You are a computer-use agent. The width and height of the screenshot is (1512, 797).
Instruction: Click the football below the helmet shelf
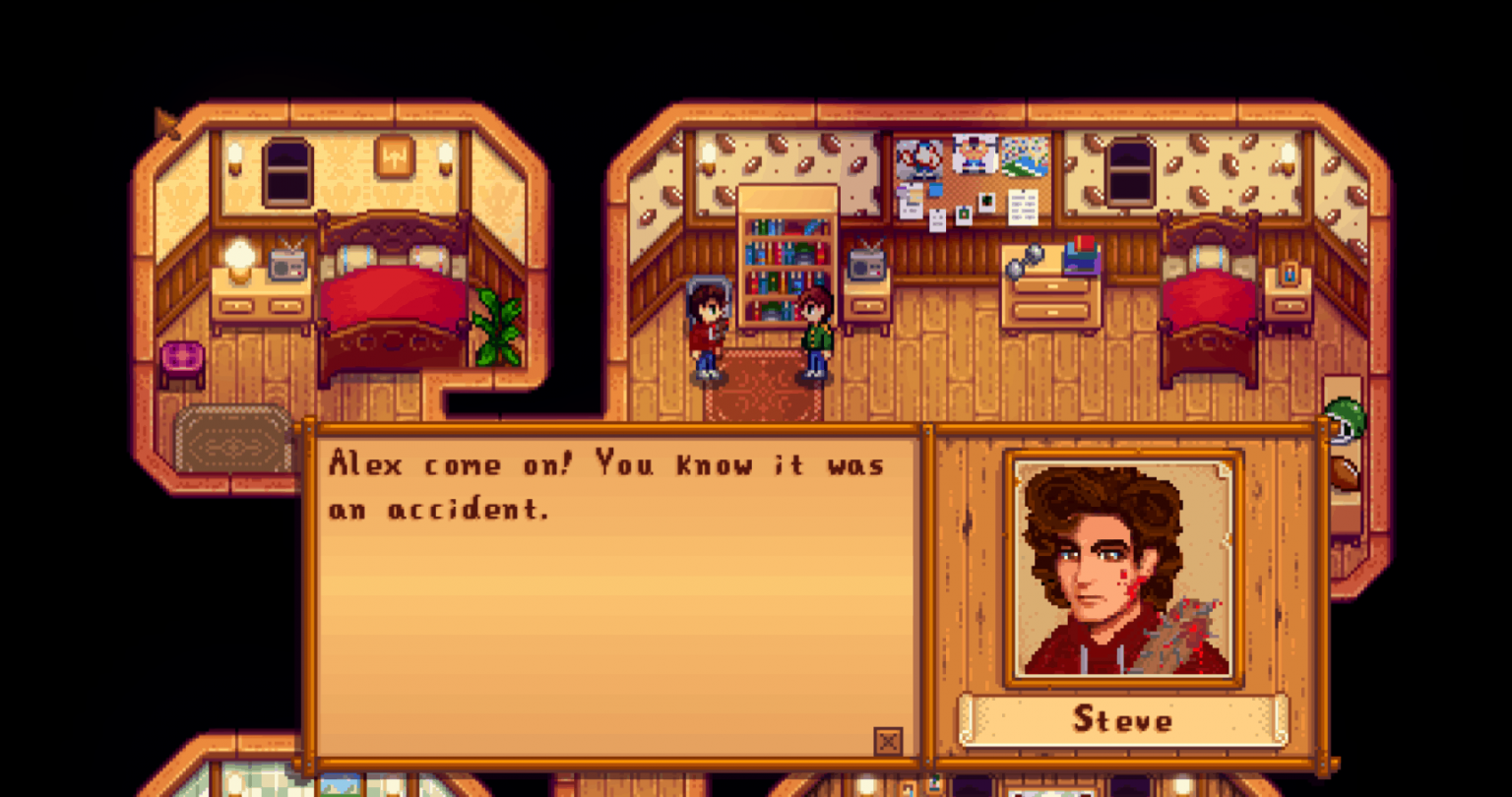point(1345,472)
